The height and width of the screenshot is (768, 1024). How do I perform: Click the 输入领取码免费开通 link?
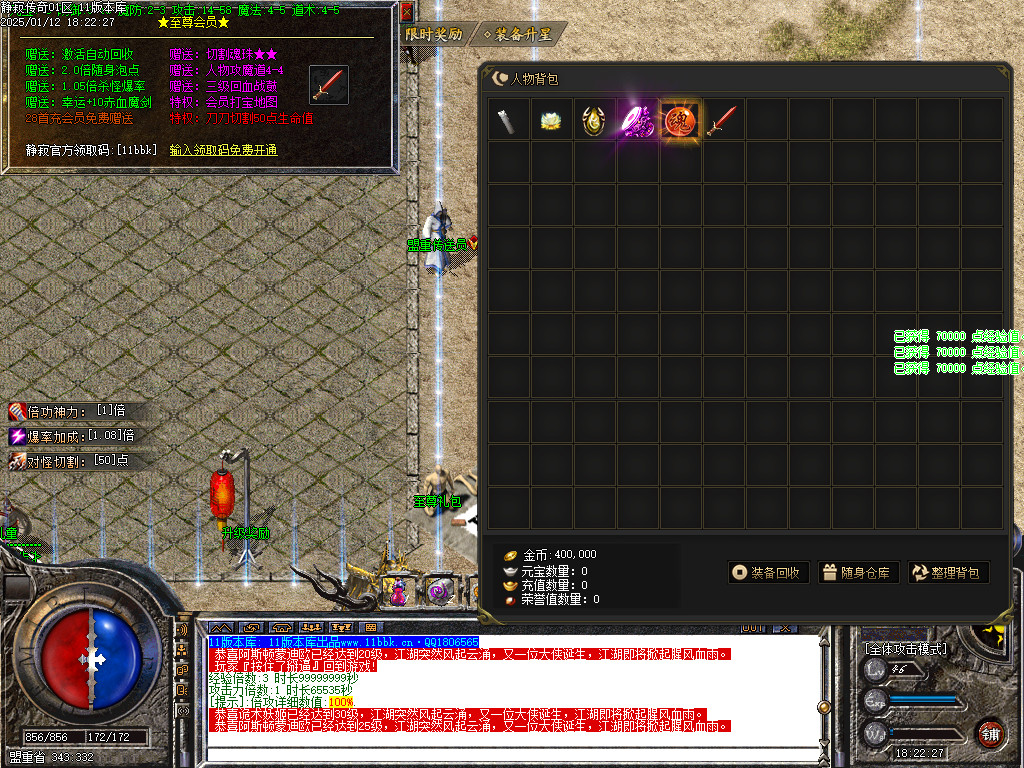[x=223, y=150]
